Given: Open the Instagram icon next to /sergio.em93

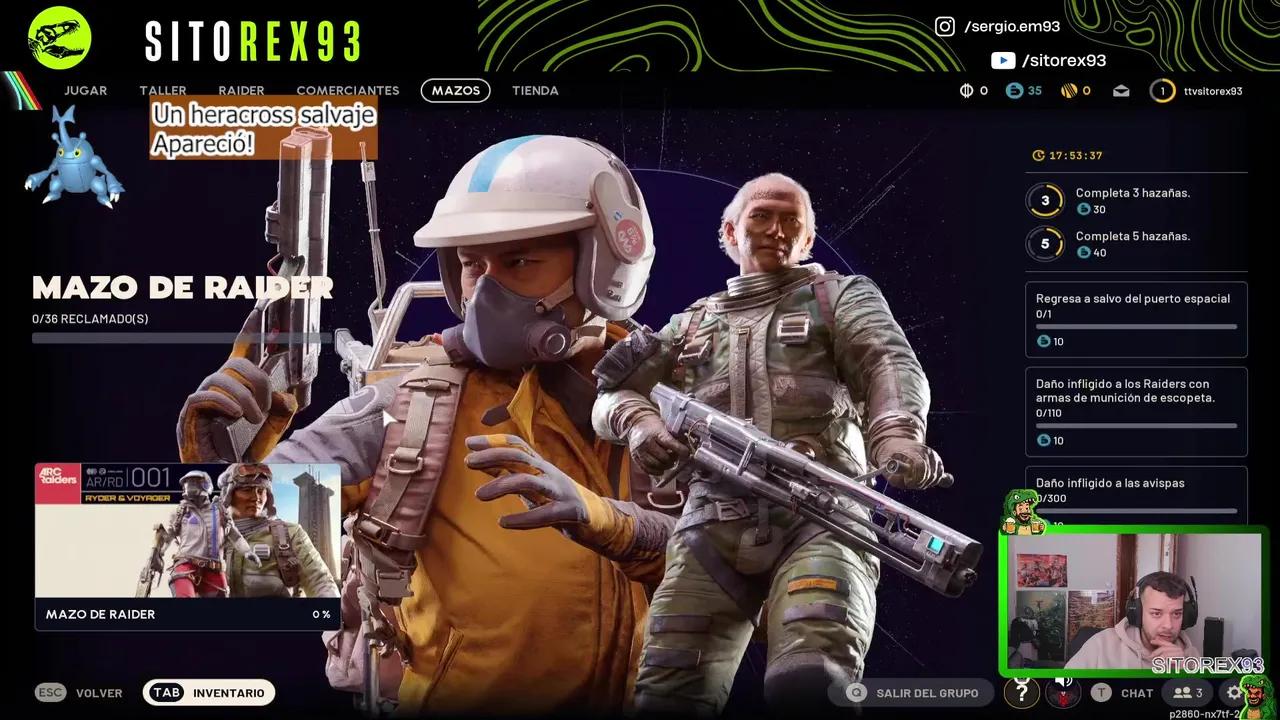Looking at the screenshot, I should tap(944, 26).
